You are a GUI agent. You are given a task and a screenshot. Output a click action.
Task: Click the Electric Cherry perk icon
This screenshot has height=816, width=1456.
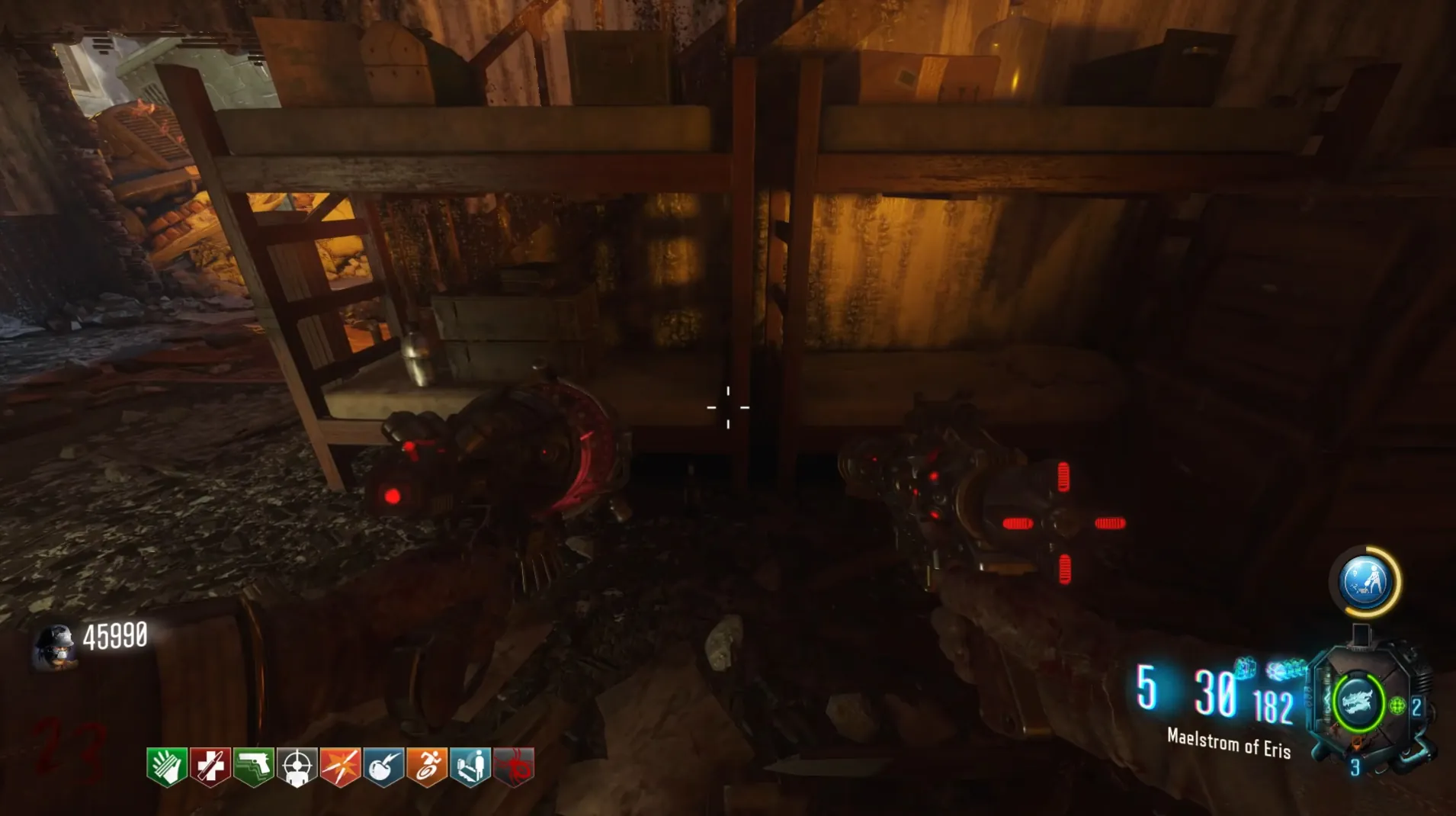[384, 766]
